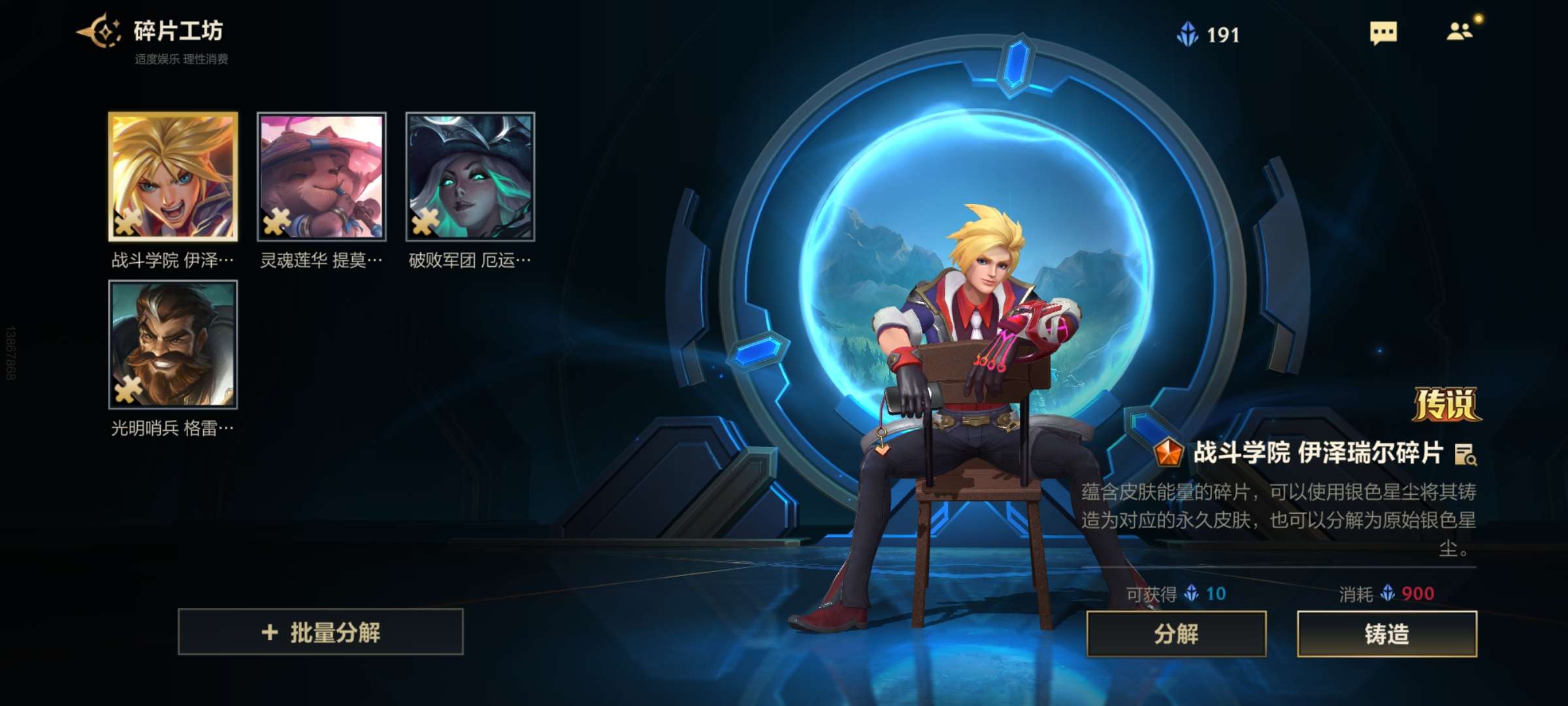Click the 分解 disenchant button
The image size is (1568, 706).
point(1176,633)
